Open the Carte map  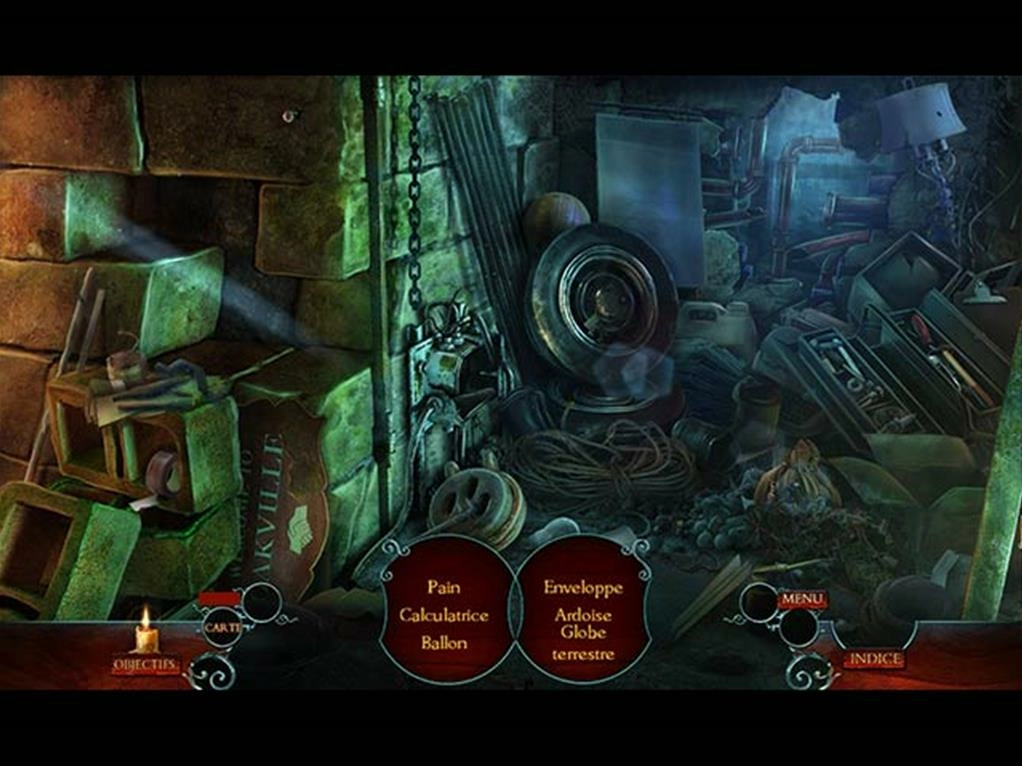point(220,627)
